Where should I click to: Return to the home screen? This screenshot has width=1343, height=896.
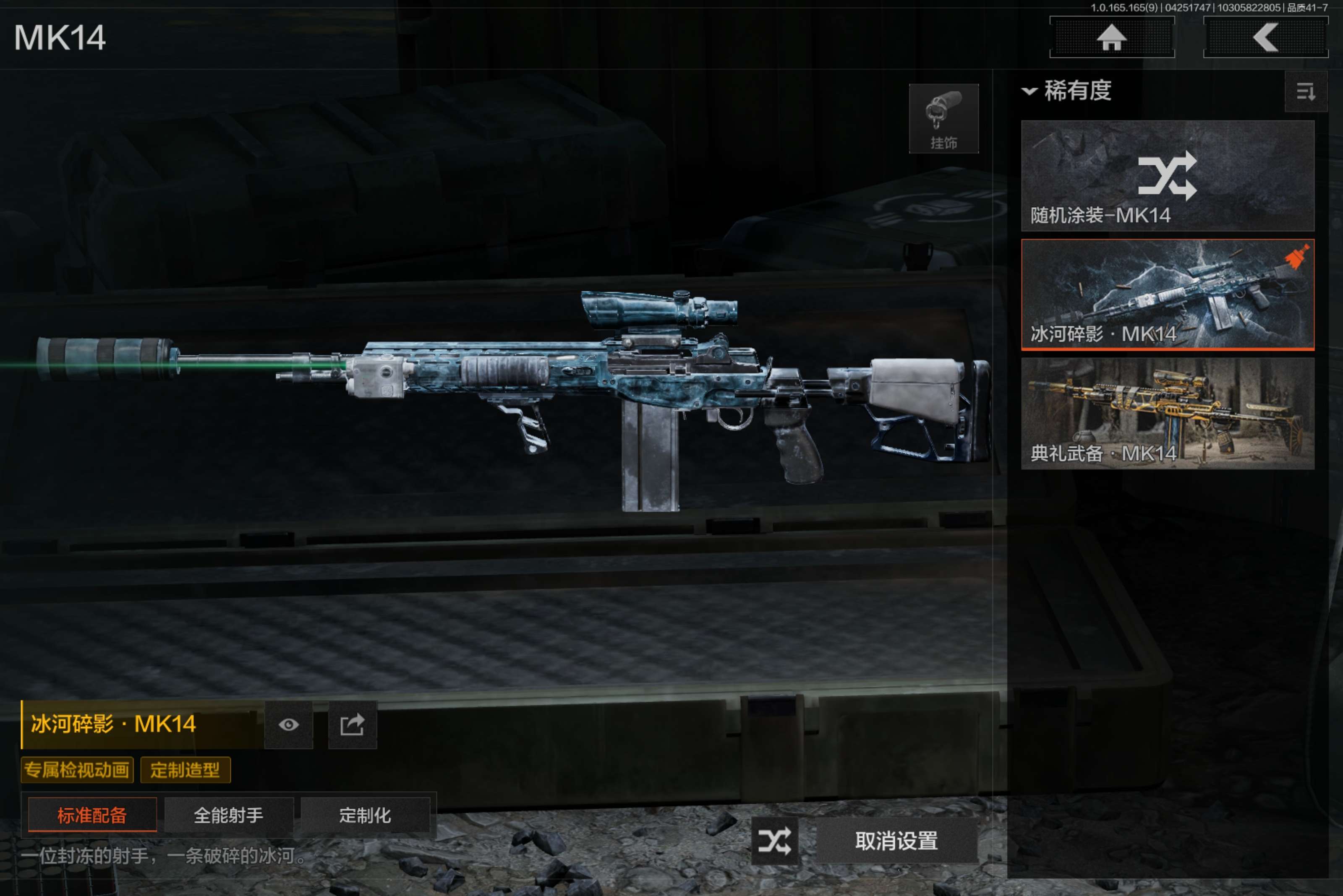(1111, 38)
